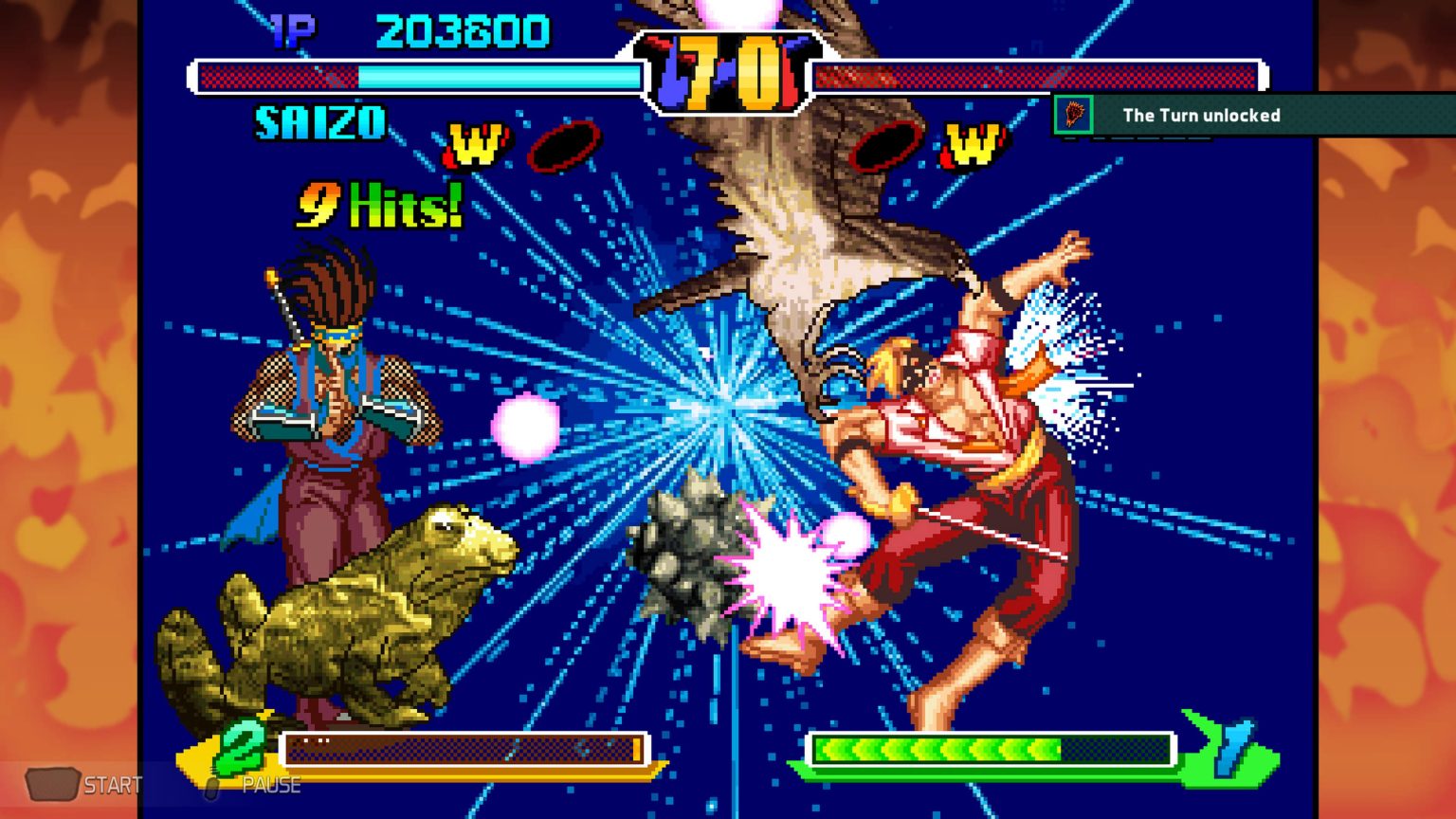Click the 1P player indicator
Viewport: 1456px width, 819px height.
(291, 29)
